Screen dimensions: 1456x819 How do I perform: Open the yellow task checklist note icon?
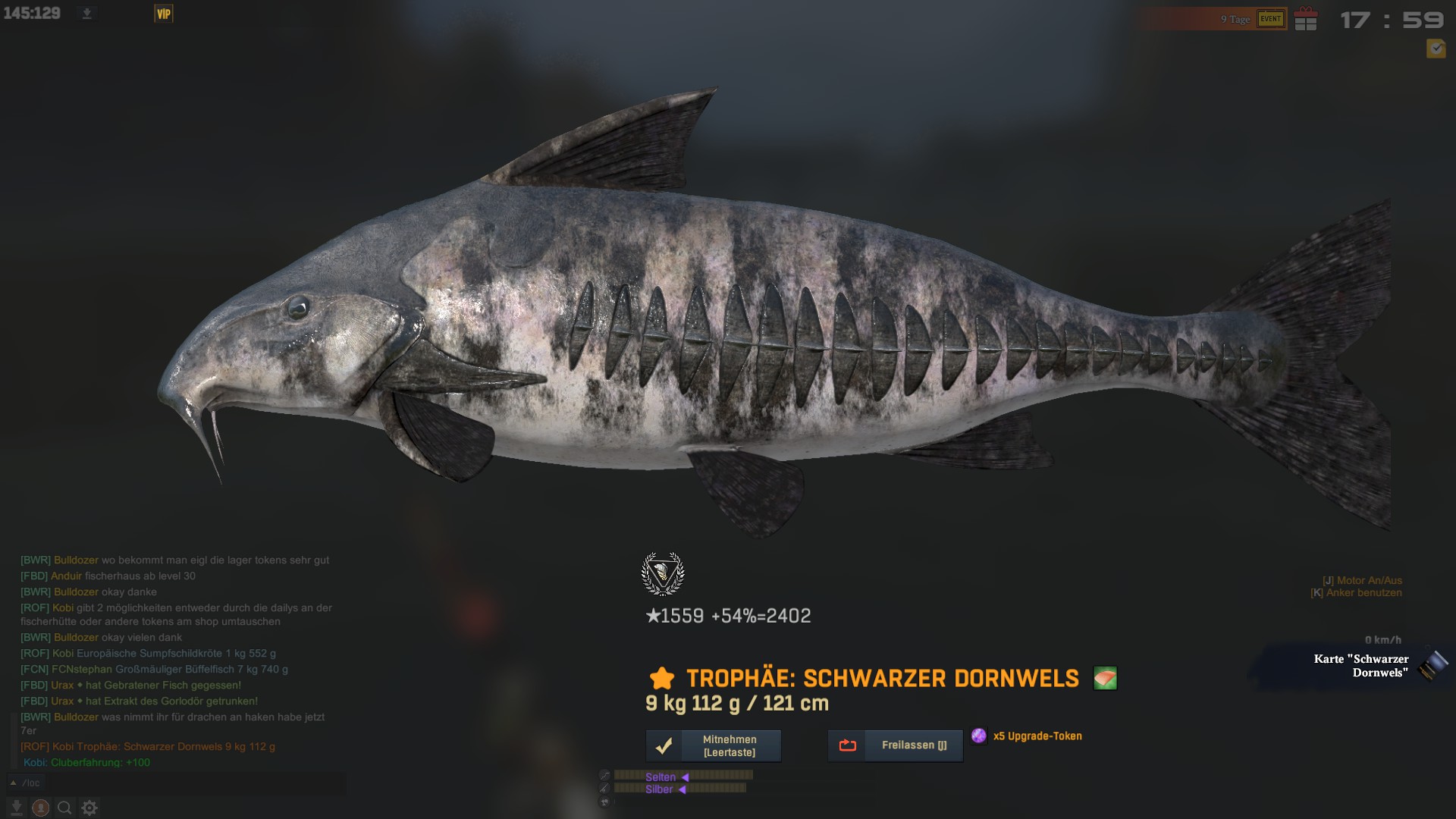point(1436,49)
